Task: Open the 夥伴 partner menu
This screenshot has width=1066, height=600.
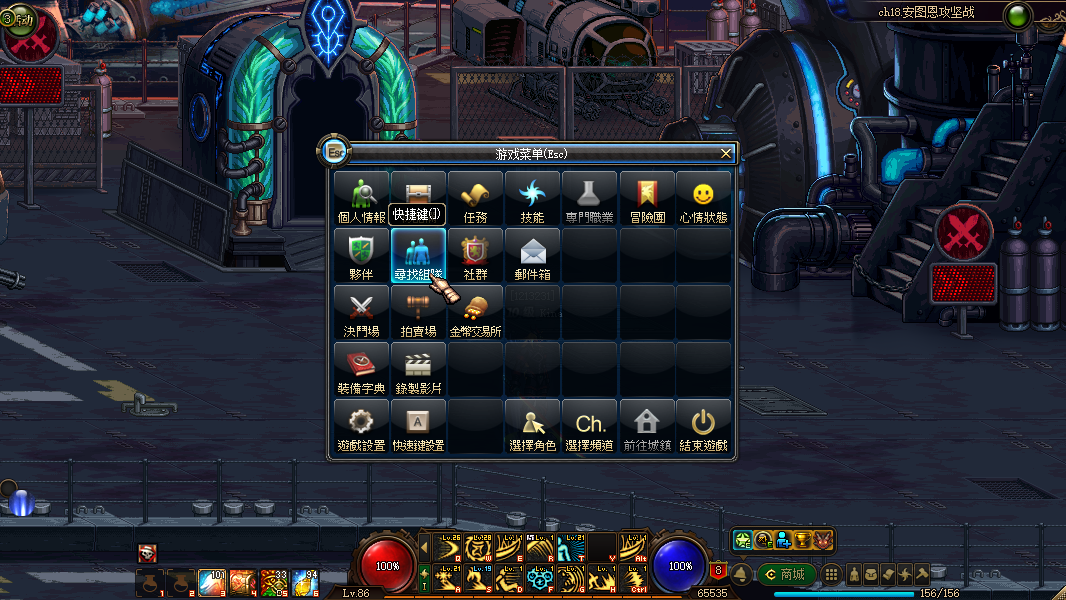Action: pyautogui.click(x=361, y=255)
